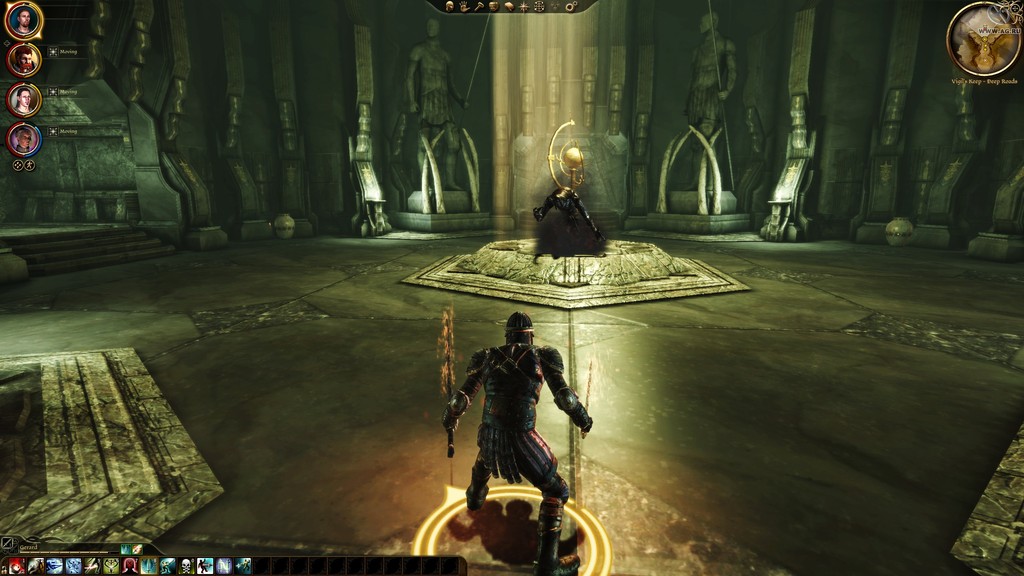Image resolution: width=1024 pixels, height=576 pixels.
Task: Select the grey-haired fourth party member portrait
Action: tap(23, 138)
